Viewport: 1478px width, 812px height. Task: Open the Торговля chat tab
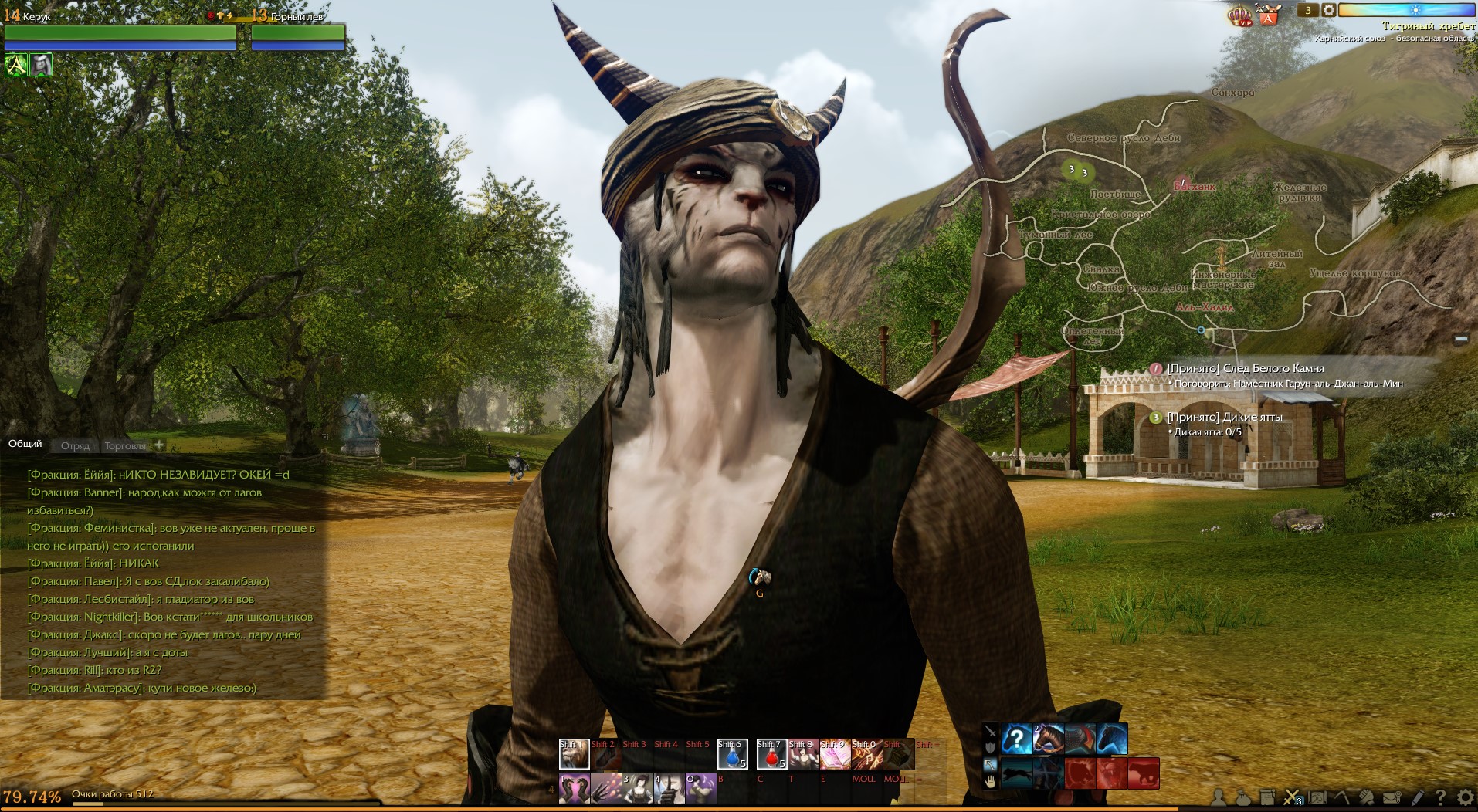coord(125,445)
